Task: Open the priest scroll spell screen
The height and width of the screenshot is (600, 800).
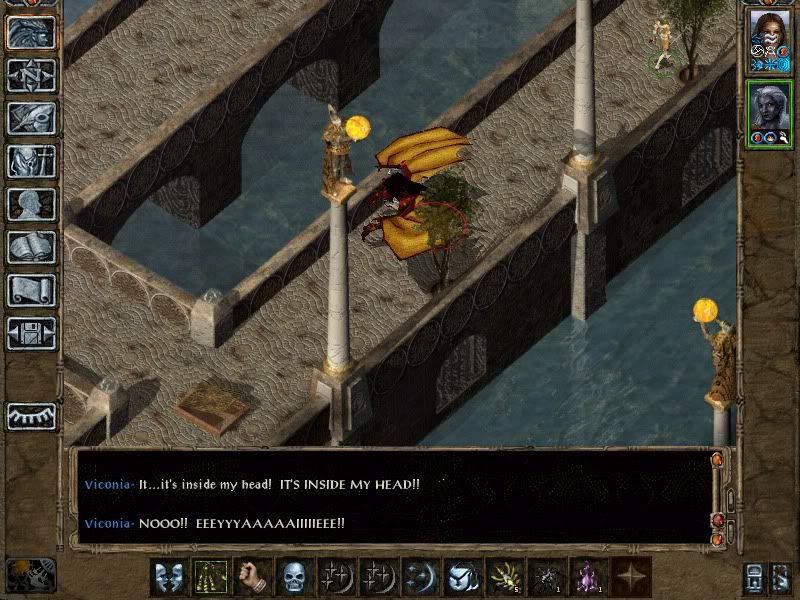Action: [31, 290]
